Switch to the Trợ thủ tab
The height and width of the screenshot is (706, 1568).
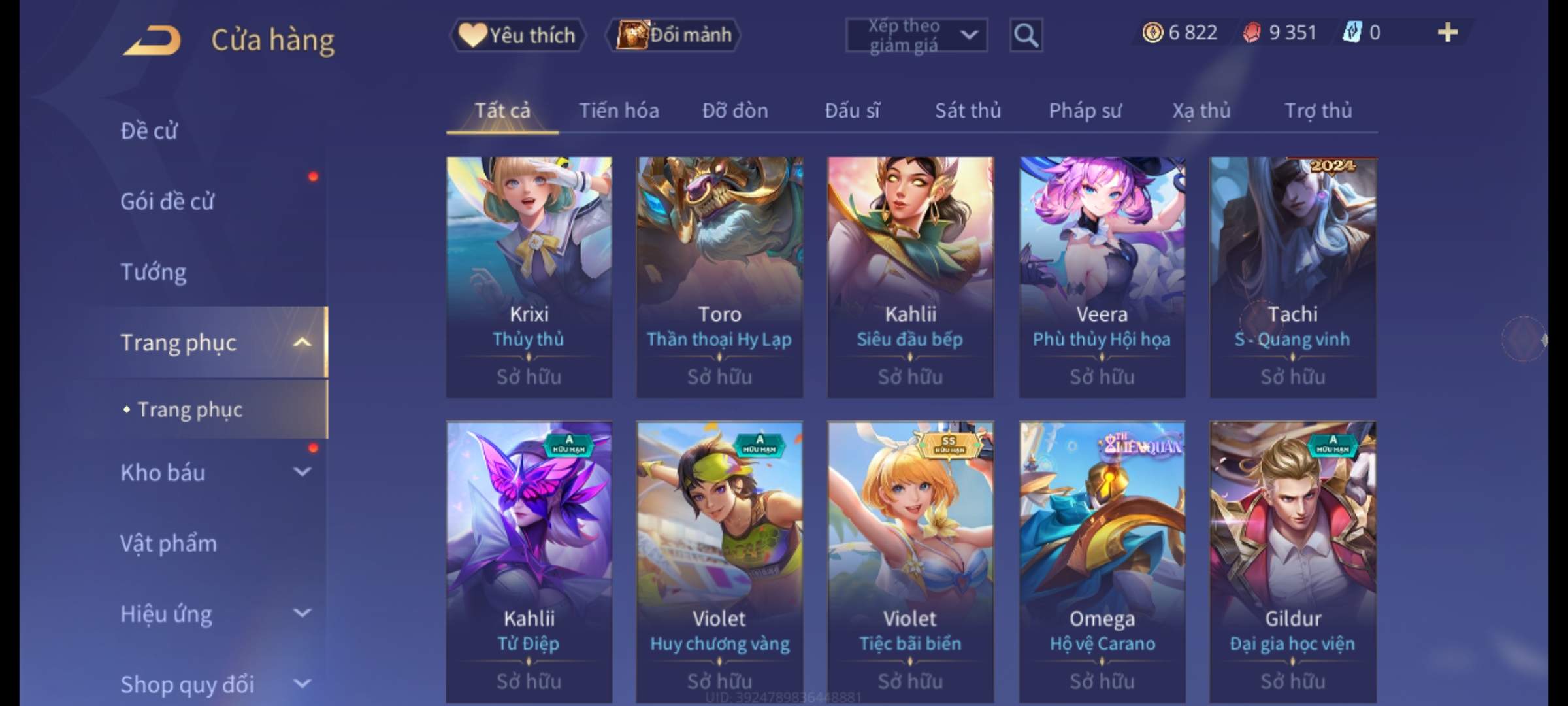(x=1318, y=110)
